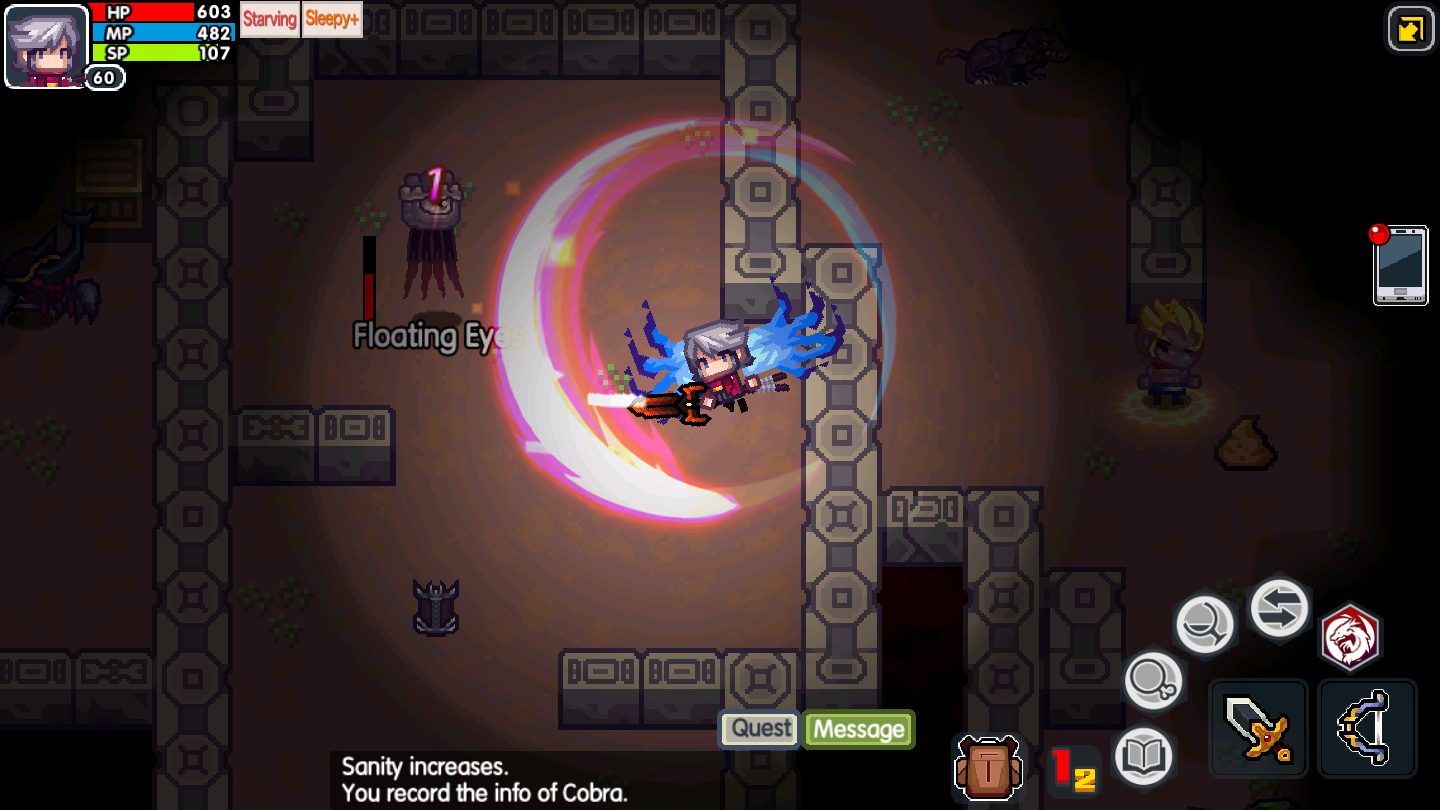Select the bow skill slot
The height and width of the screenshot is (810, 1440).
1368,728
